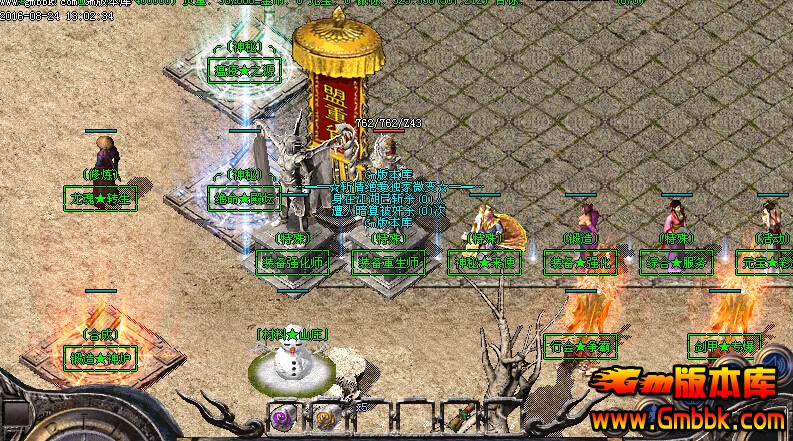
Task: Select the purple swirl scroll belt slot
Action: [282, 415]
